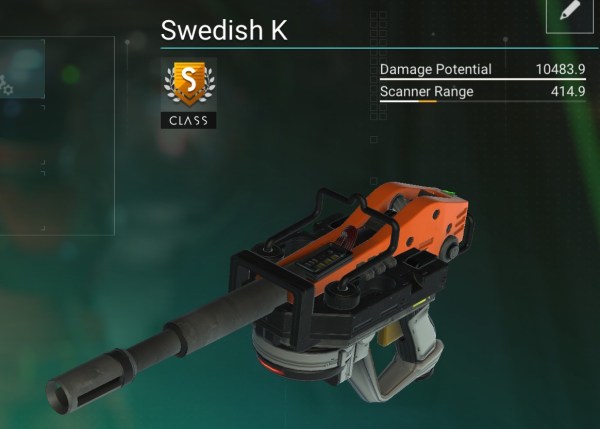The height and width of the screenshot is (429, 600).
Task: Click the pencil icon to rename Swedish K
Action: (x=570, y=12)
